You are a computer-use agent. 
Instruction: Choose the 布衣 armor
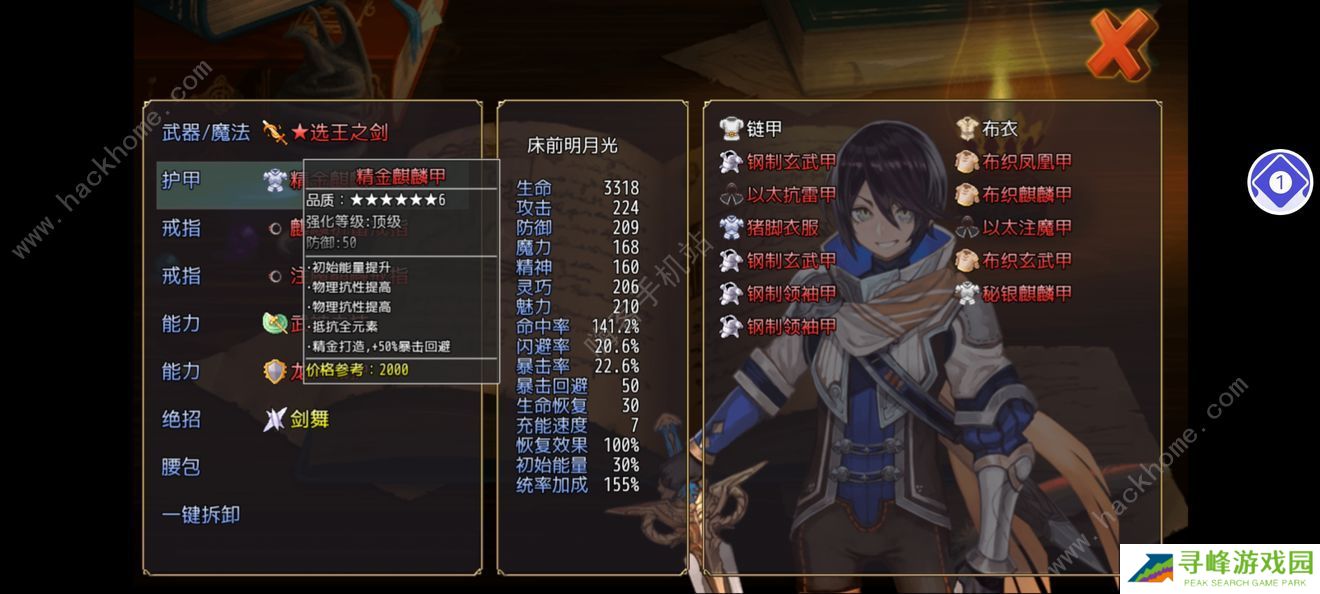pos(1000,129)
